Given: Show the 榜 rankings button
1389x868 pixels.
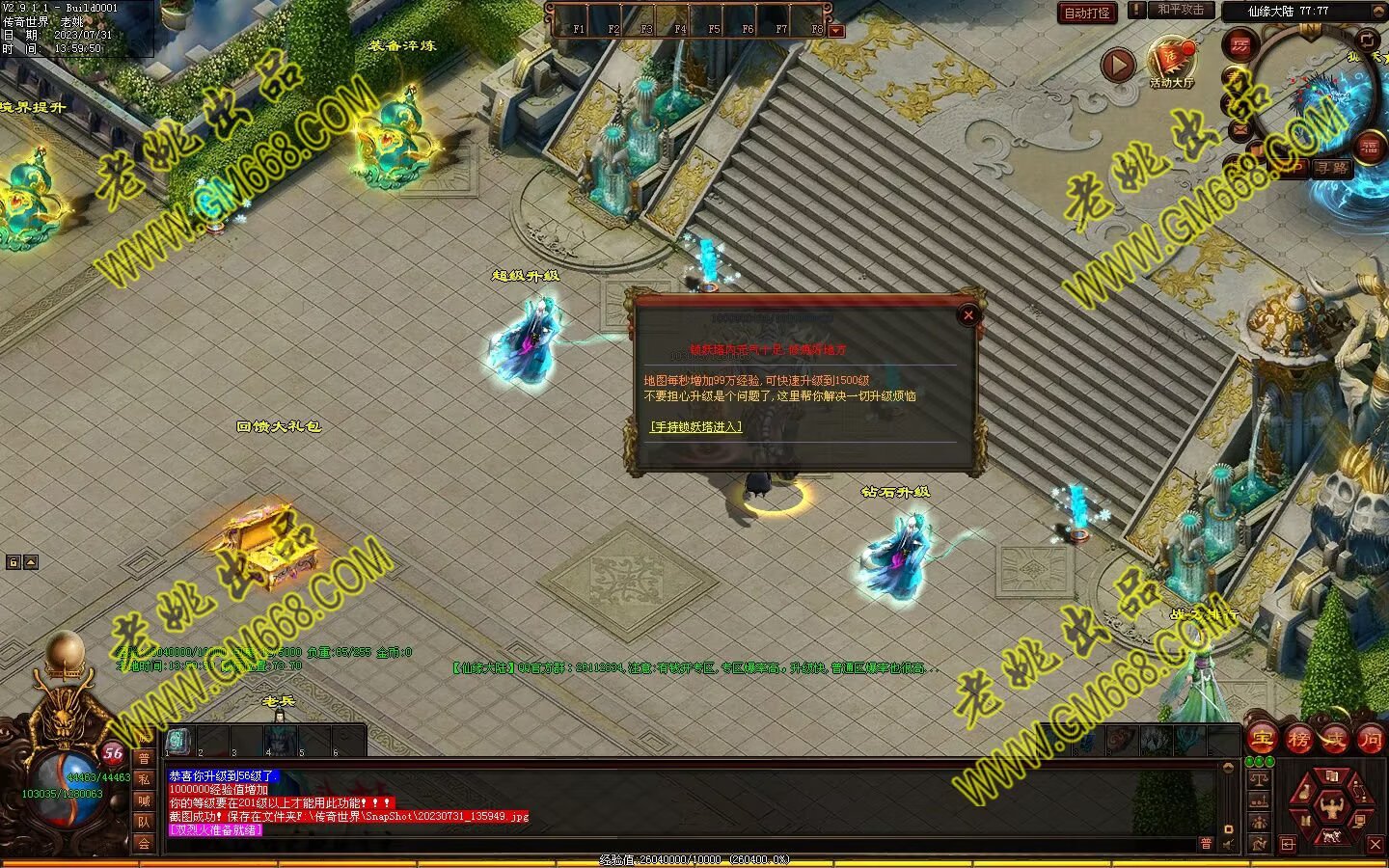Looking at the screenshot, I should [1298, 740].
